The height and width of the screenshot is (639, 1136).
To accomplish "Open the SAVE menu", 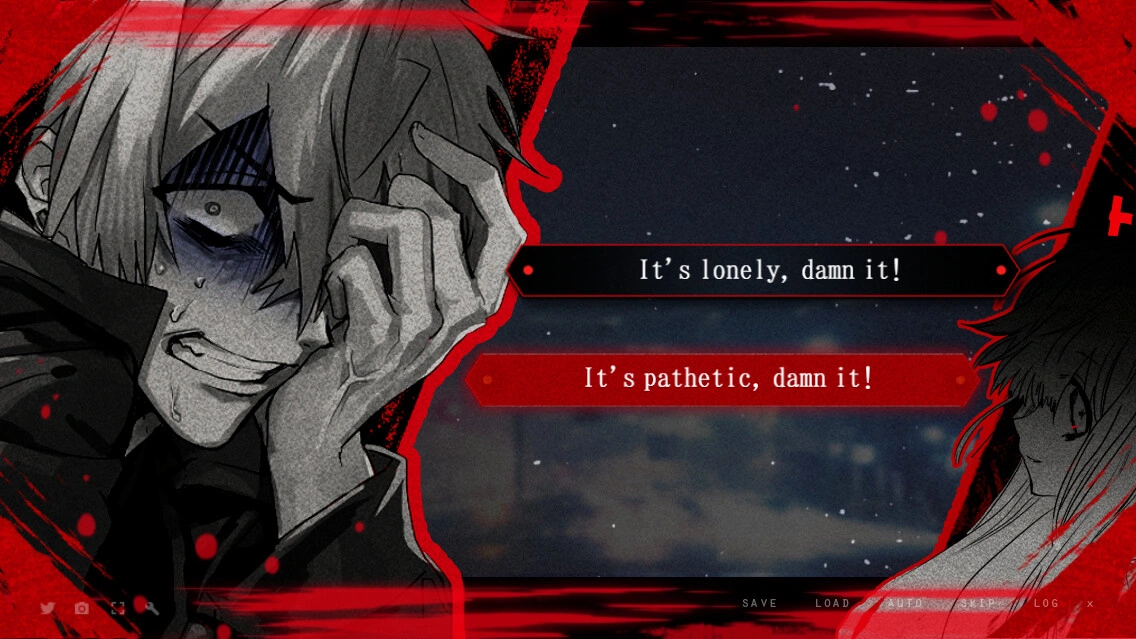I will 760,604.
